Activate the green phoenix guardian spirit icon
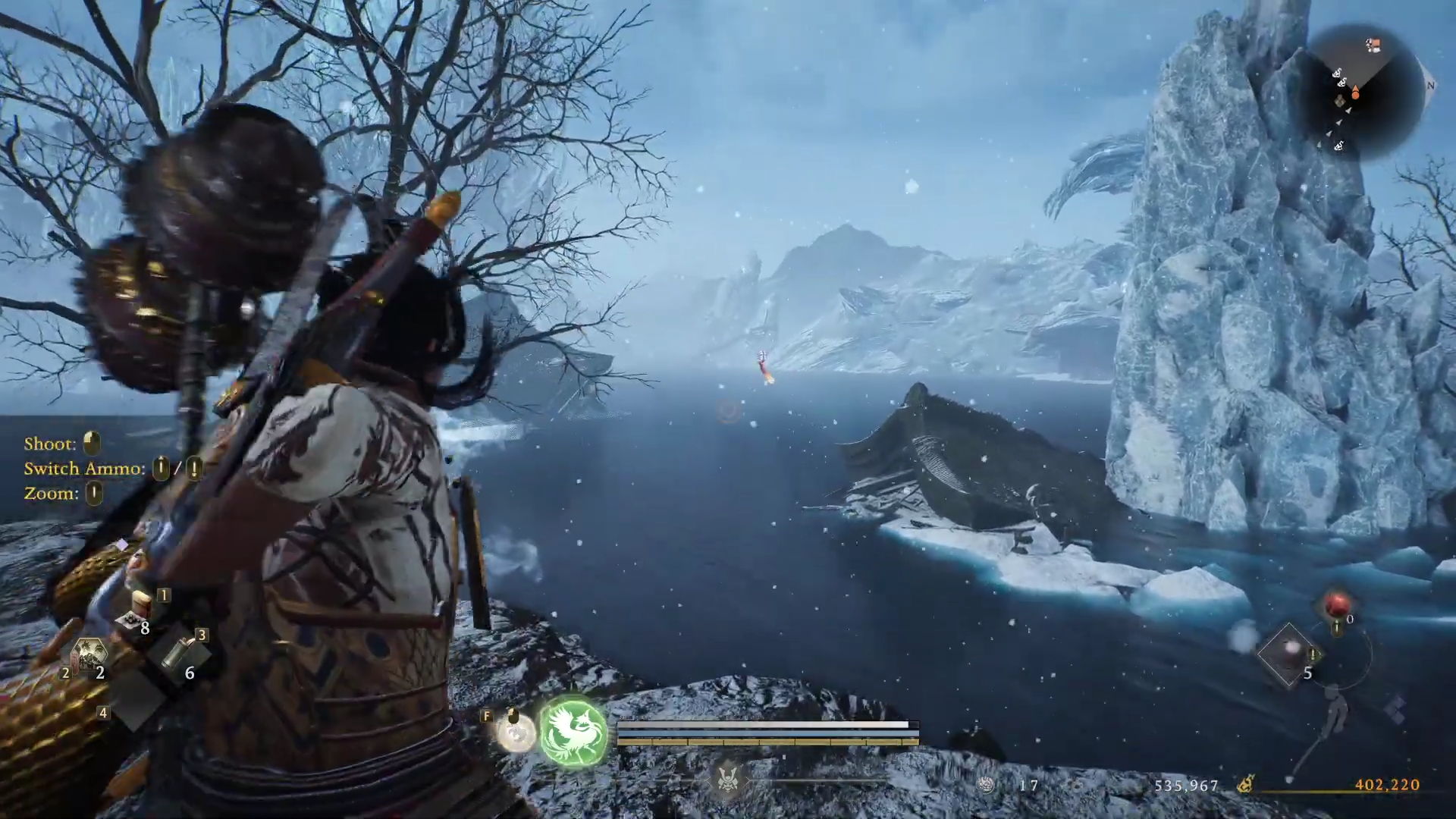This screenshot has width=1456, height=819. click(574, 732)
